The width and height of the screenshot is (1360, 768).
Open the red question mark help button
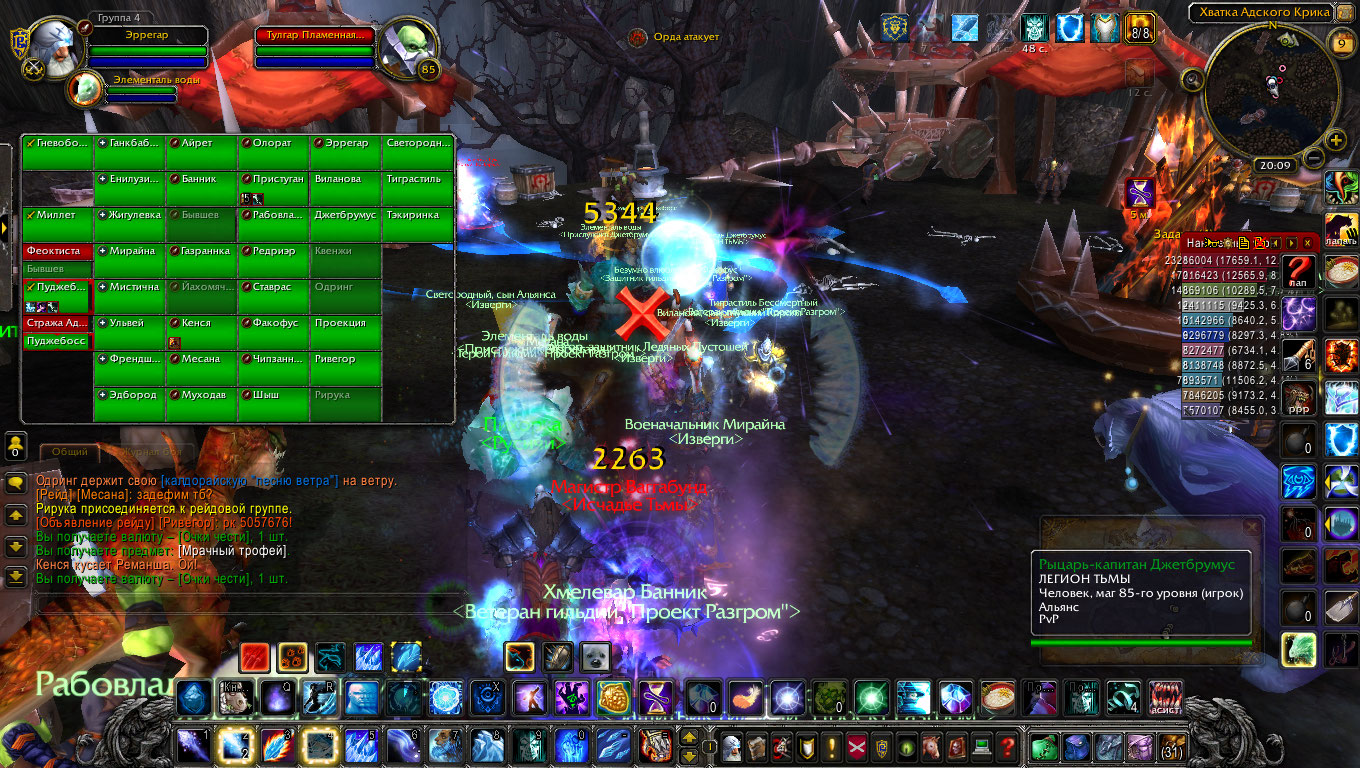pos(1007,746)
